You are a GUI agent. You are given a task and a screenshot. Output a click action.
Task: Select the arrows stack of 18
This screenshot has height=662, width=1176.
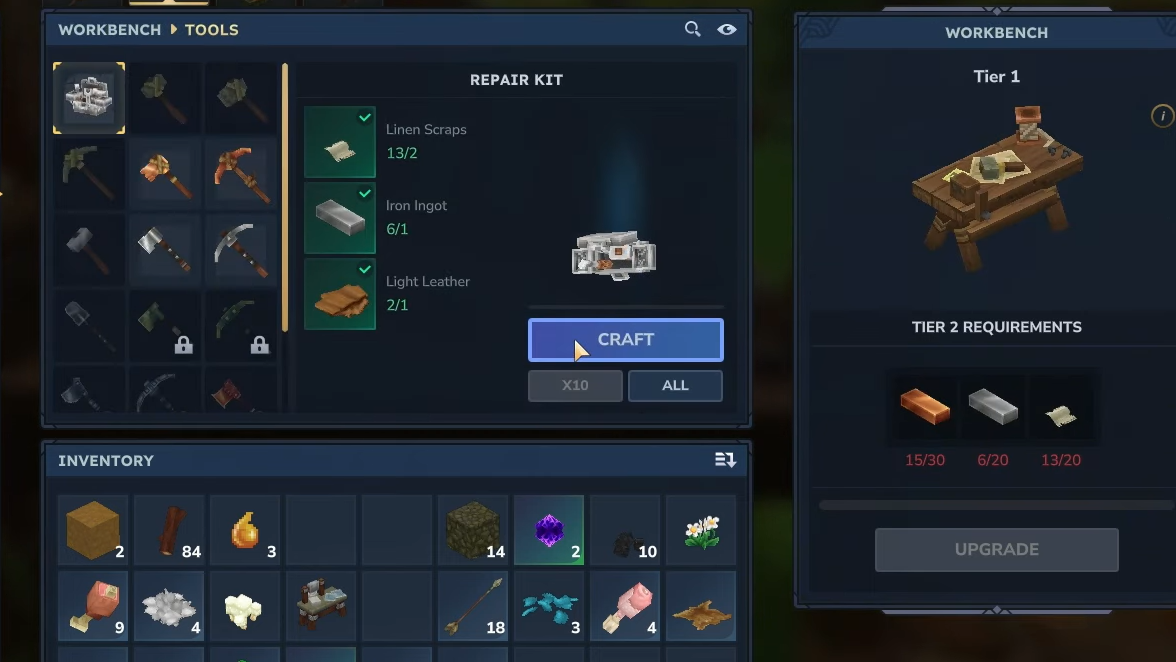coord(473,607)
